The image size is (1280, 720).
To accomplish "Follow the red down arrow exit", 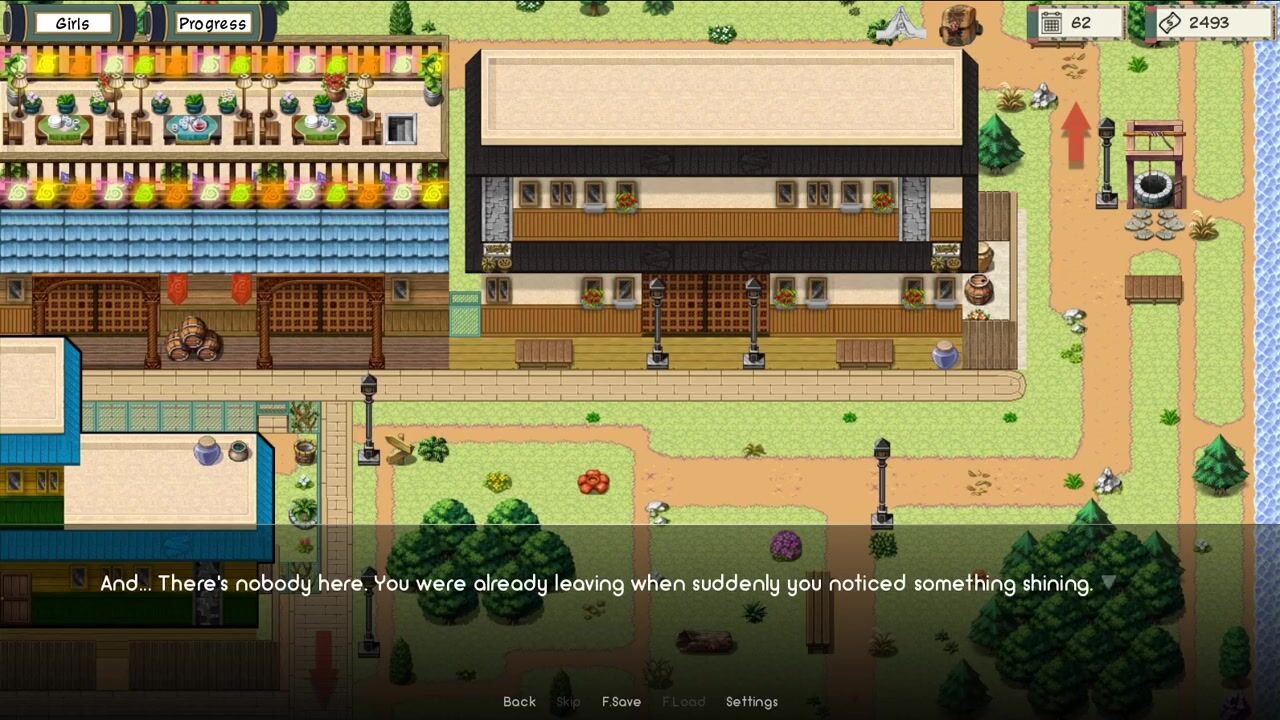I will pyautogui.click(x=323, y=668).
